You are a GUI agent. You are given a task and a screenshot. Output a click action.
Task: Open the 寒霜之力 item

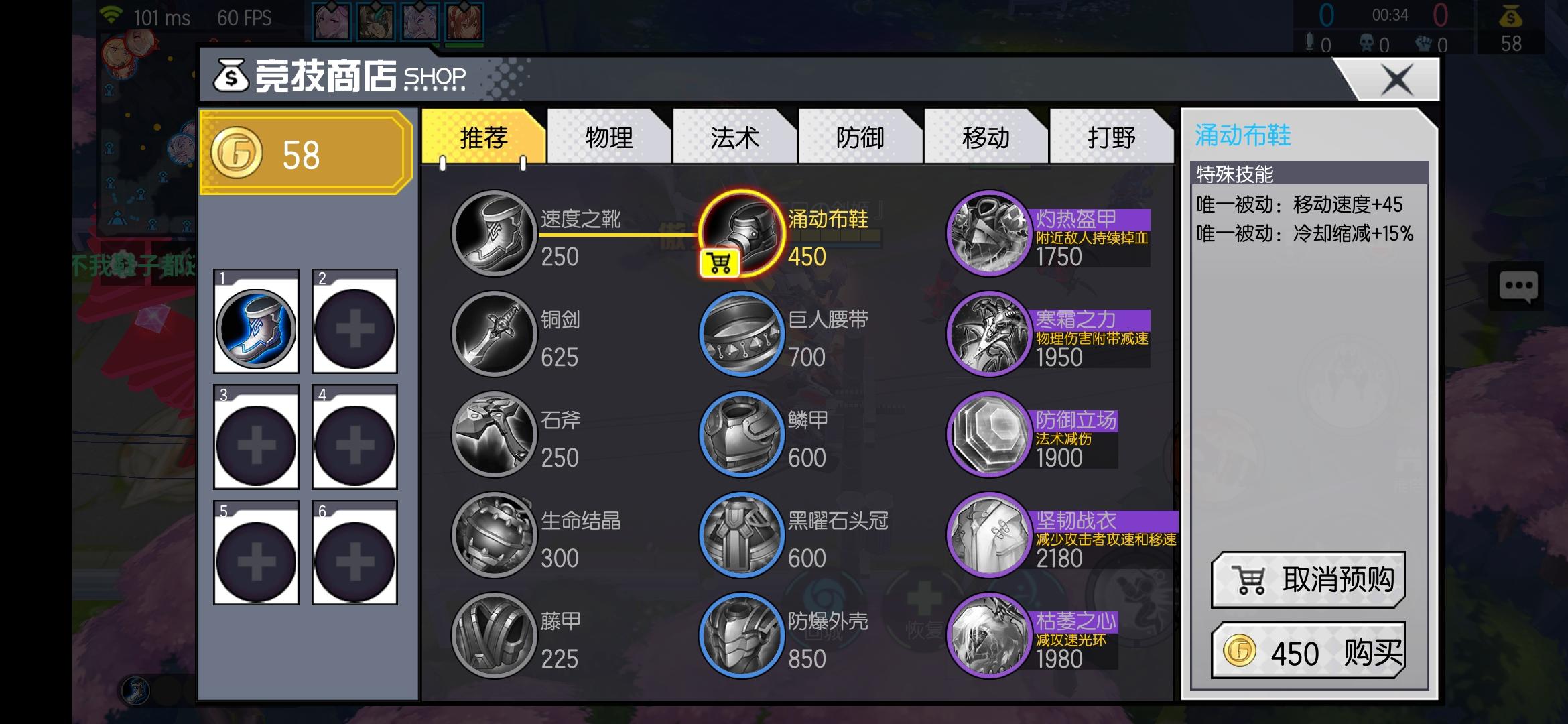pyautogui.click(x=988, y=333)
